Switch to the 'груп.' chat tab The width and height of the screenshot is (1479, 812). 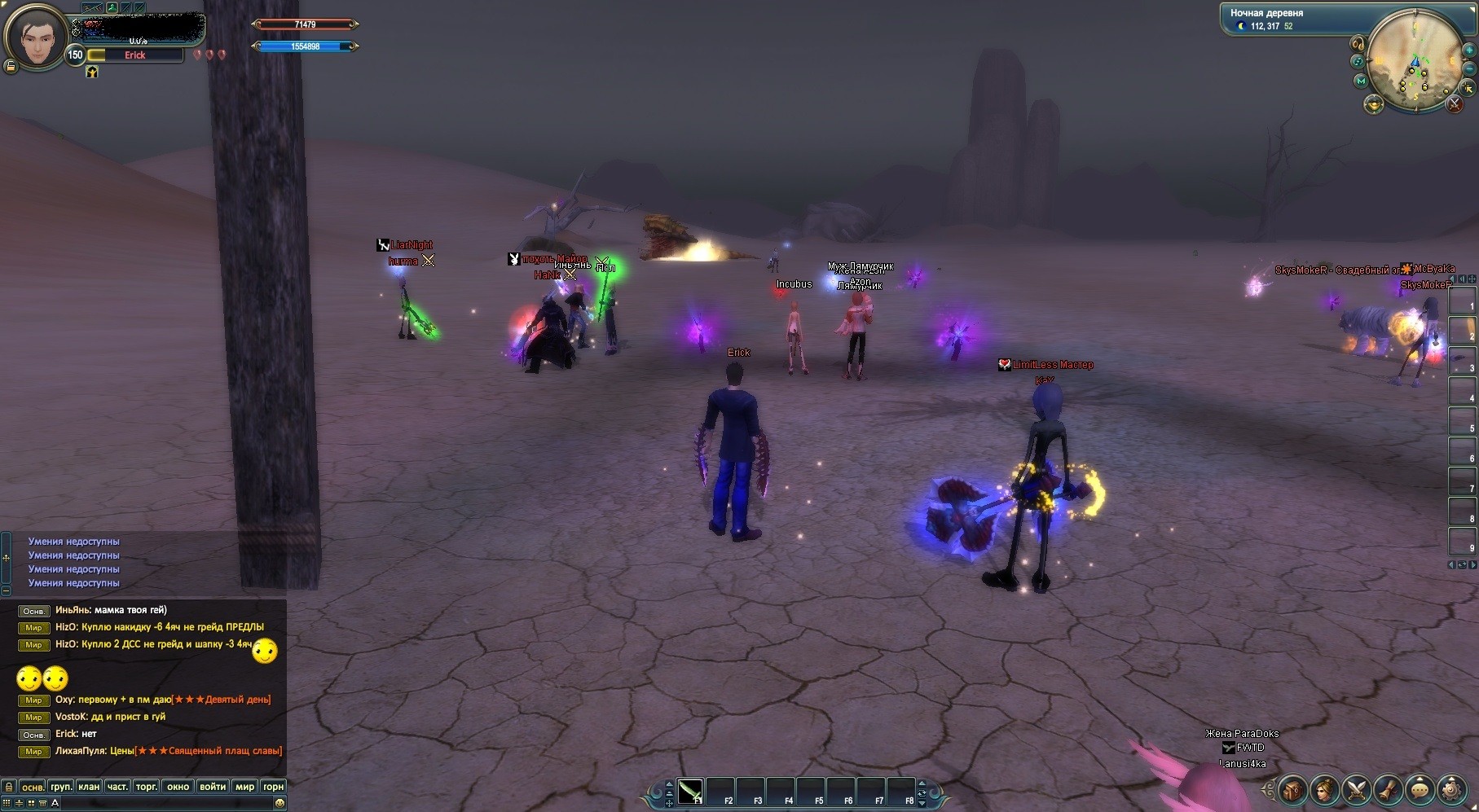tap(61, 787)
